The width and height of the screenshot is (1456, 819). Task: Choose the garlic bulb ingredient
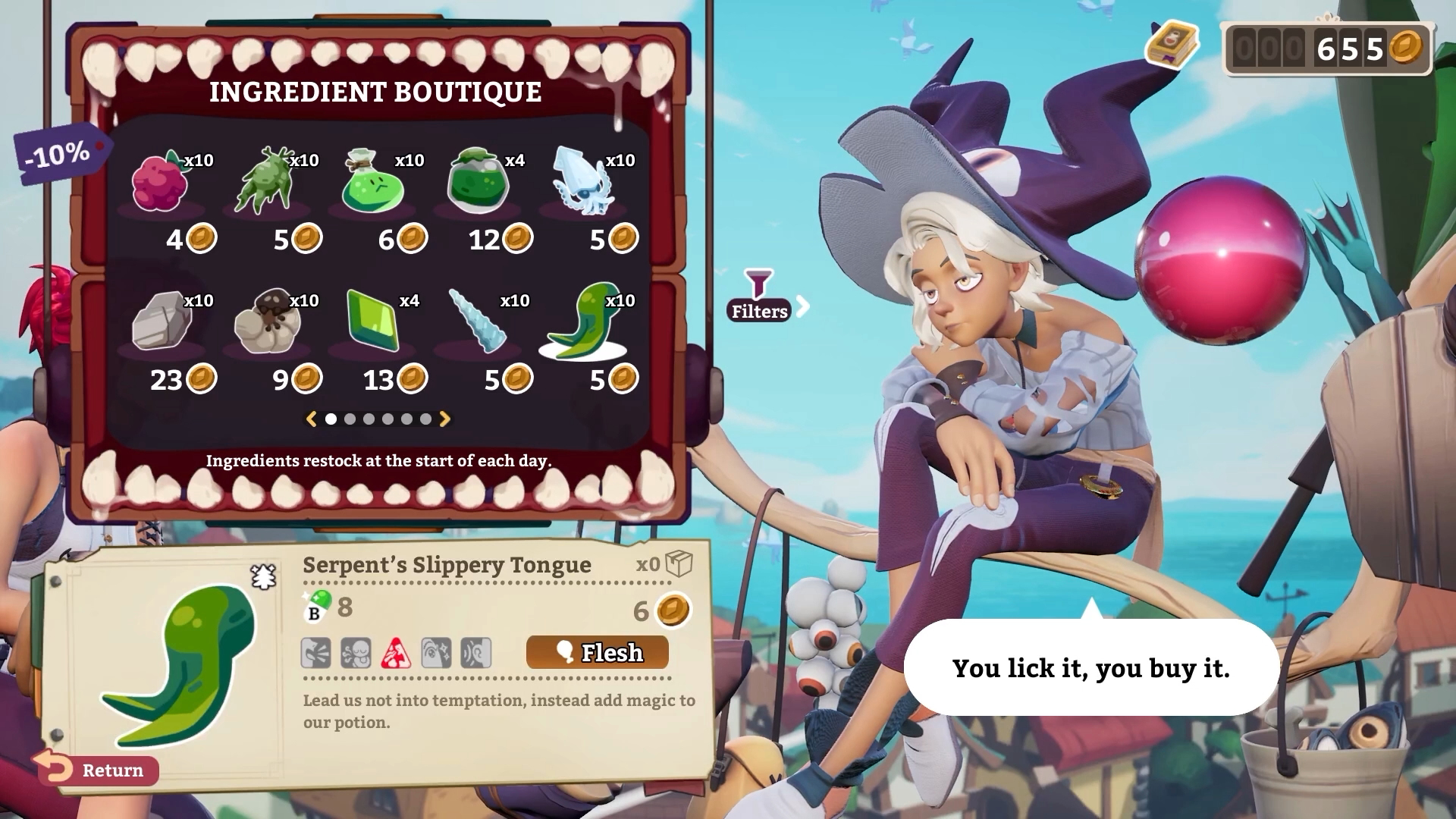(267, 322)
